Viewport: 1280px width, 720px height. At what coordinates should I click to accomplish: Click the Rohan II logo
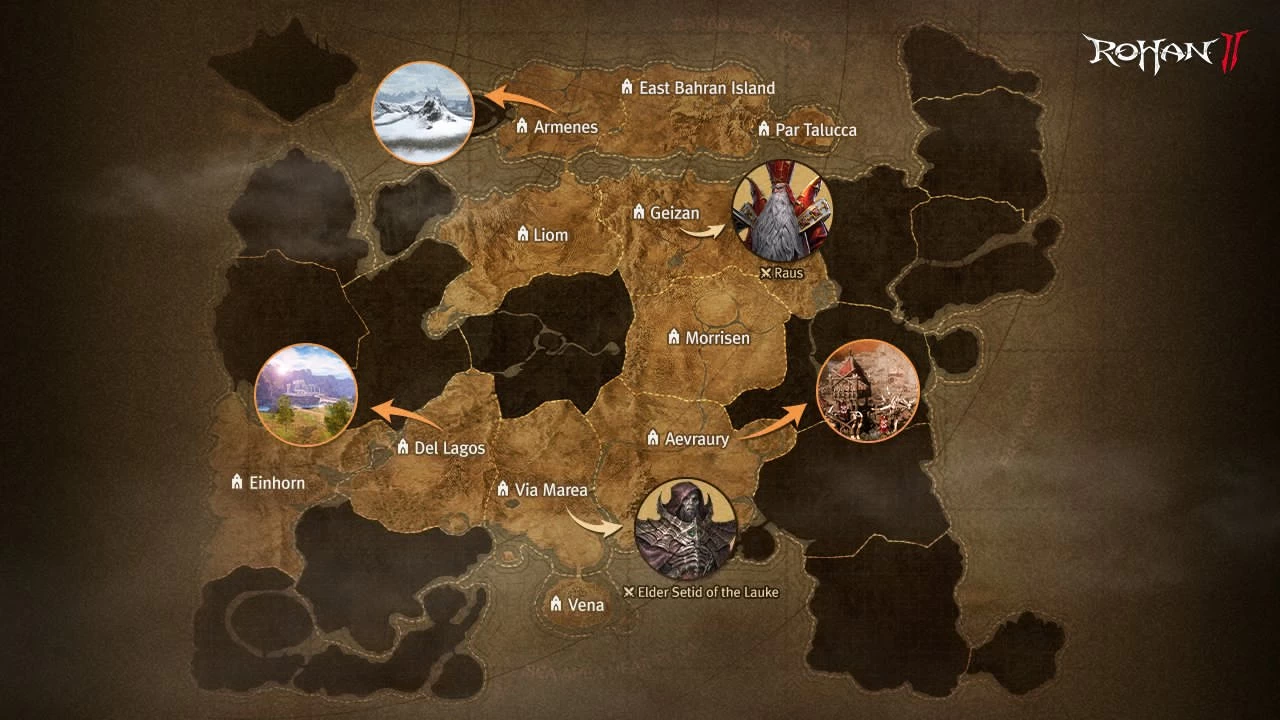coord(1165,52)
